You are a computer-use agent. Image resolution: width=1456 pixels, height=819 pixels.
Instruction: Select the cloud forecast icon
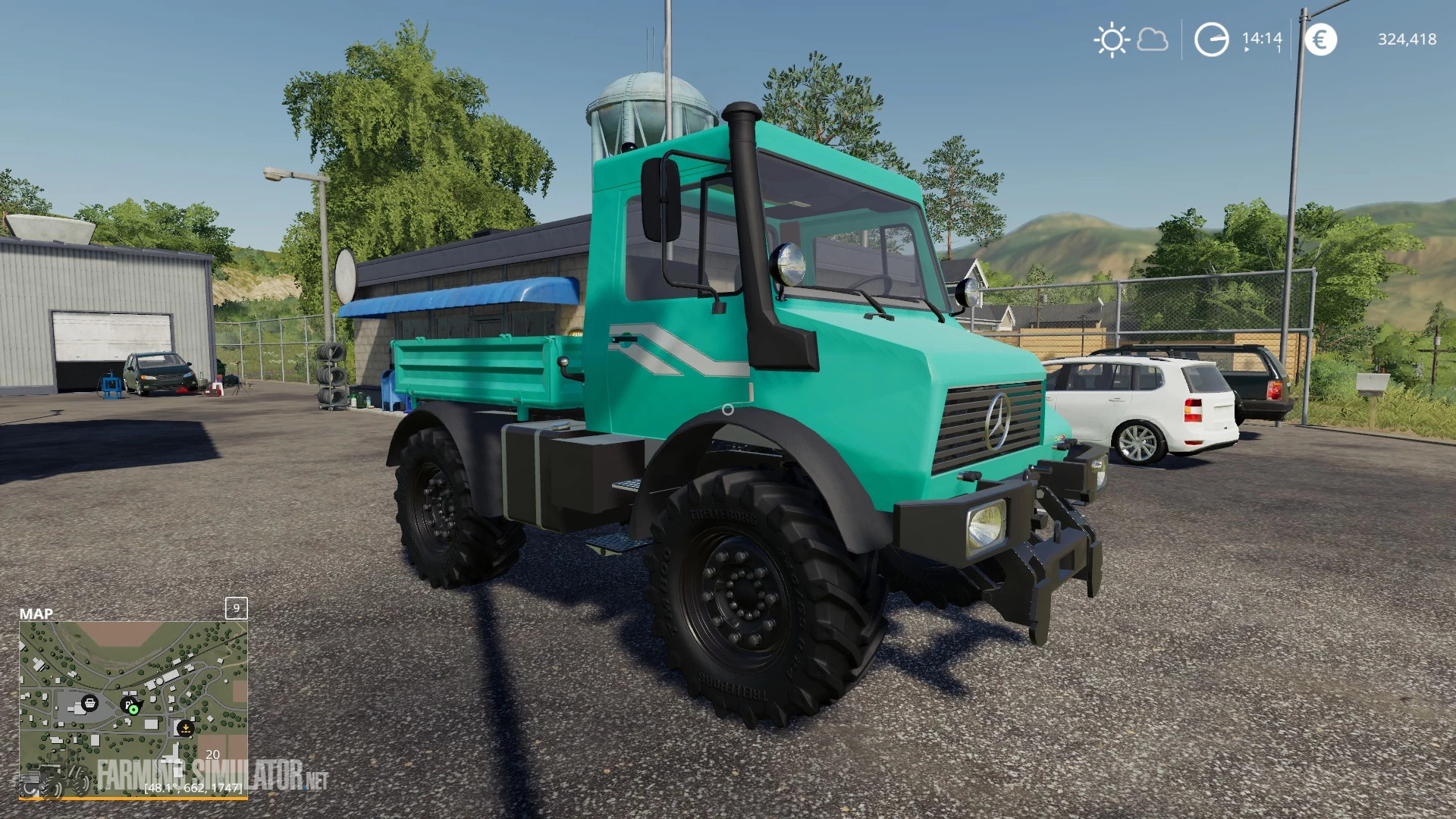1153,41
